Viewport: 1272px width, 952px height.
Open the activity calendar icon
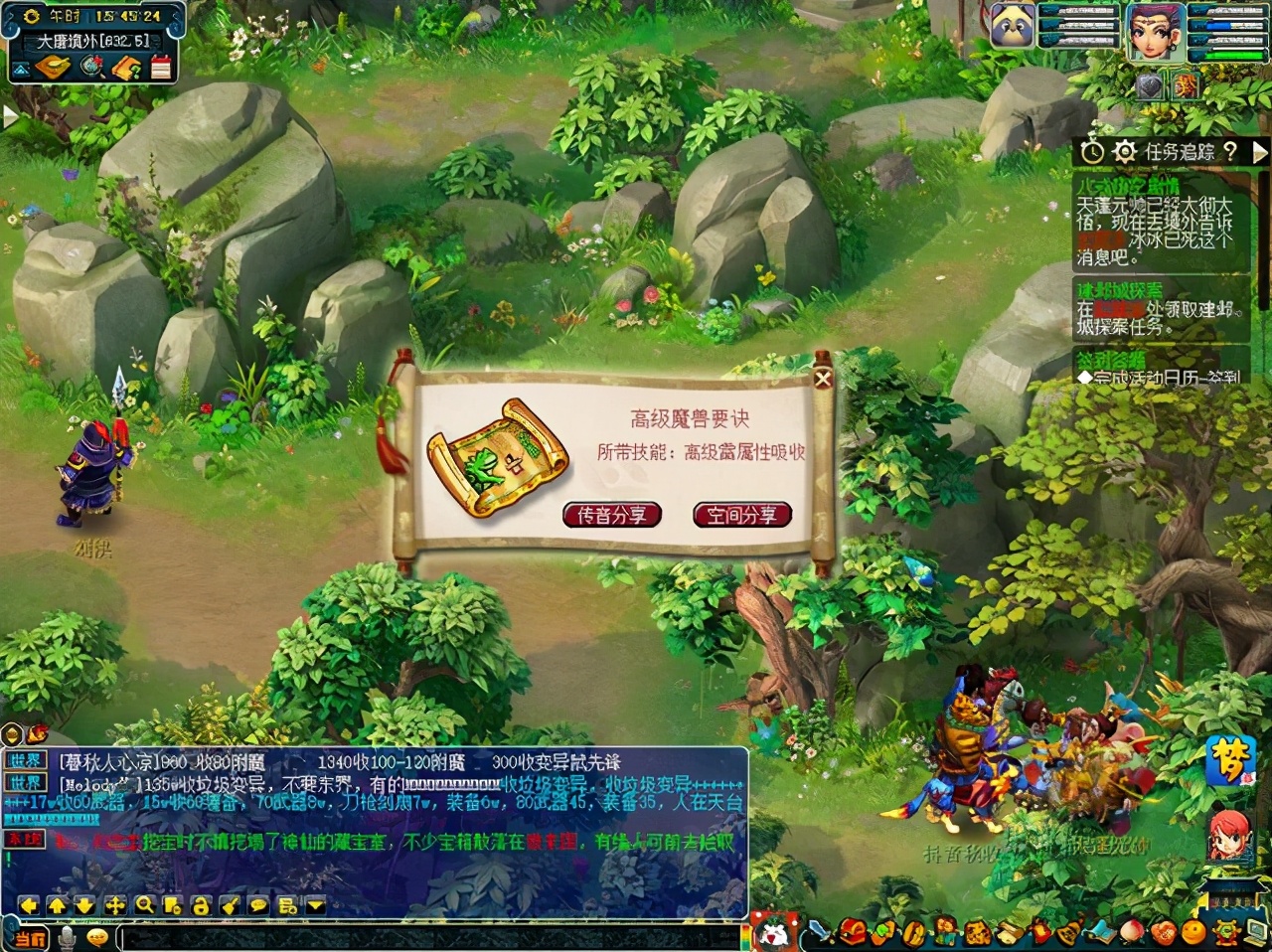[160, 67]
